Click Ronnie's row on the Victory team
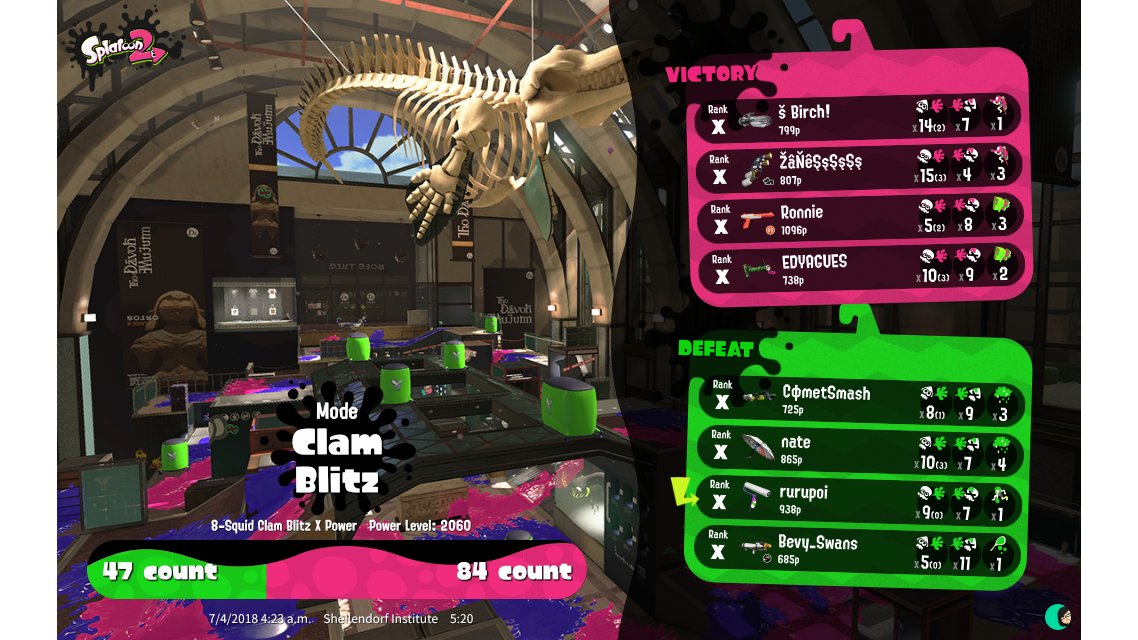Image resolution: width=1138 pixels, height=640 pixels. [x=860, y=218]
